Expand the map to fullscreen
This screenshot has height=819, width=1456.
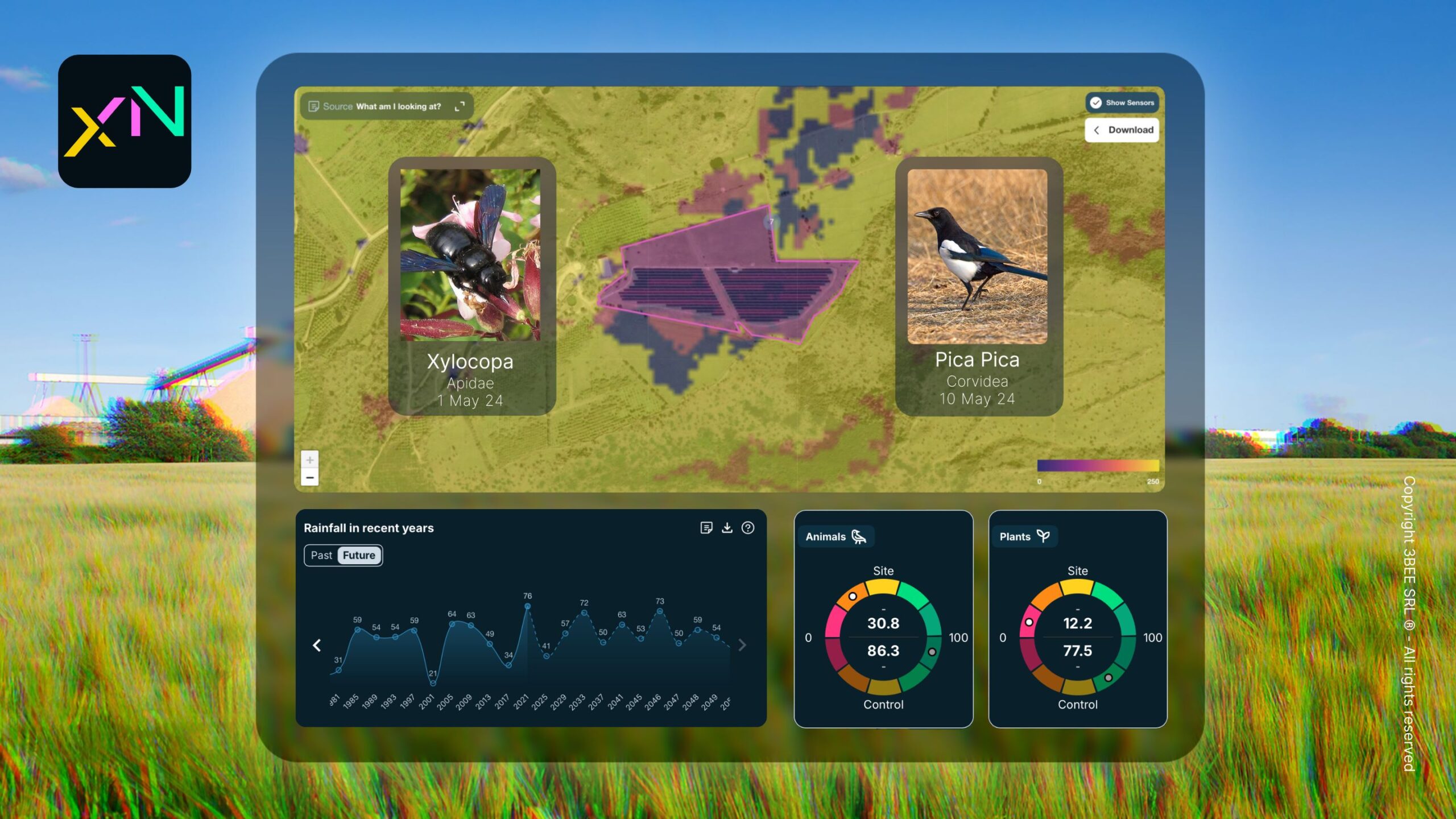point(460,106)
